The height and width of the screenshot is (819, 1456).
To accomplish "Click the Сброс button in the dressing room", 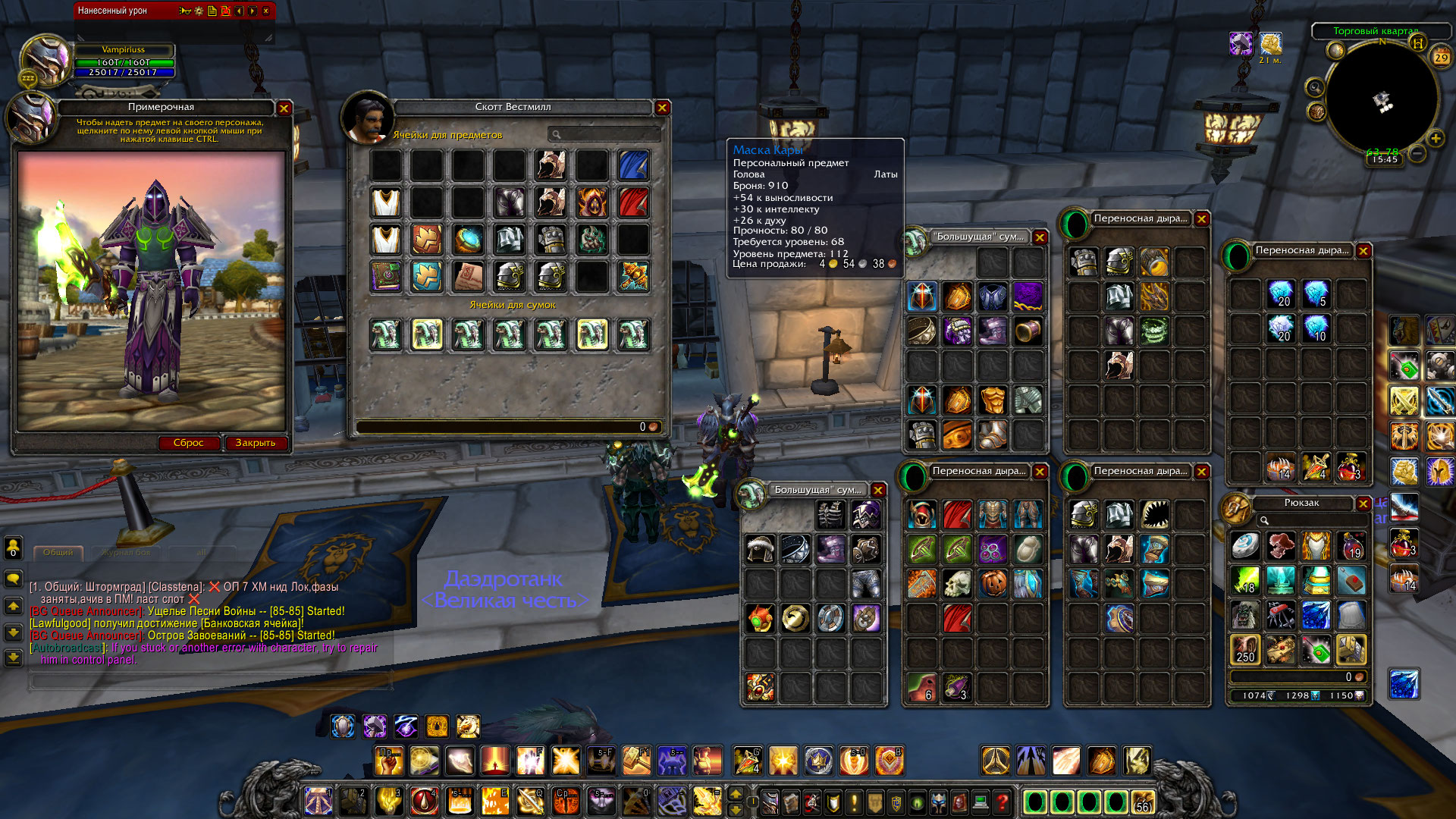I will coord(188,443).
